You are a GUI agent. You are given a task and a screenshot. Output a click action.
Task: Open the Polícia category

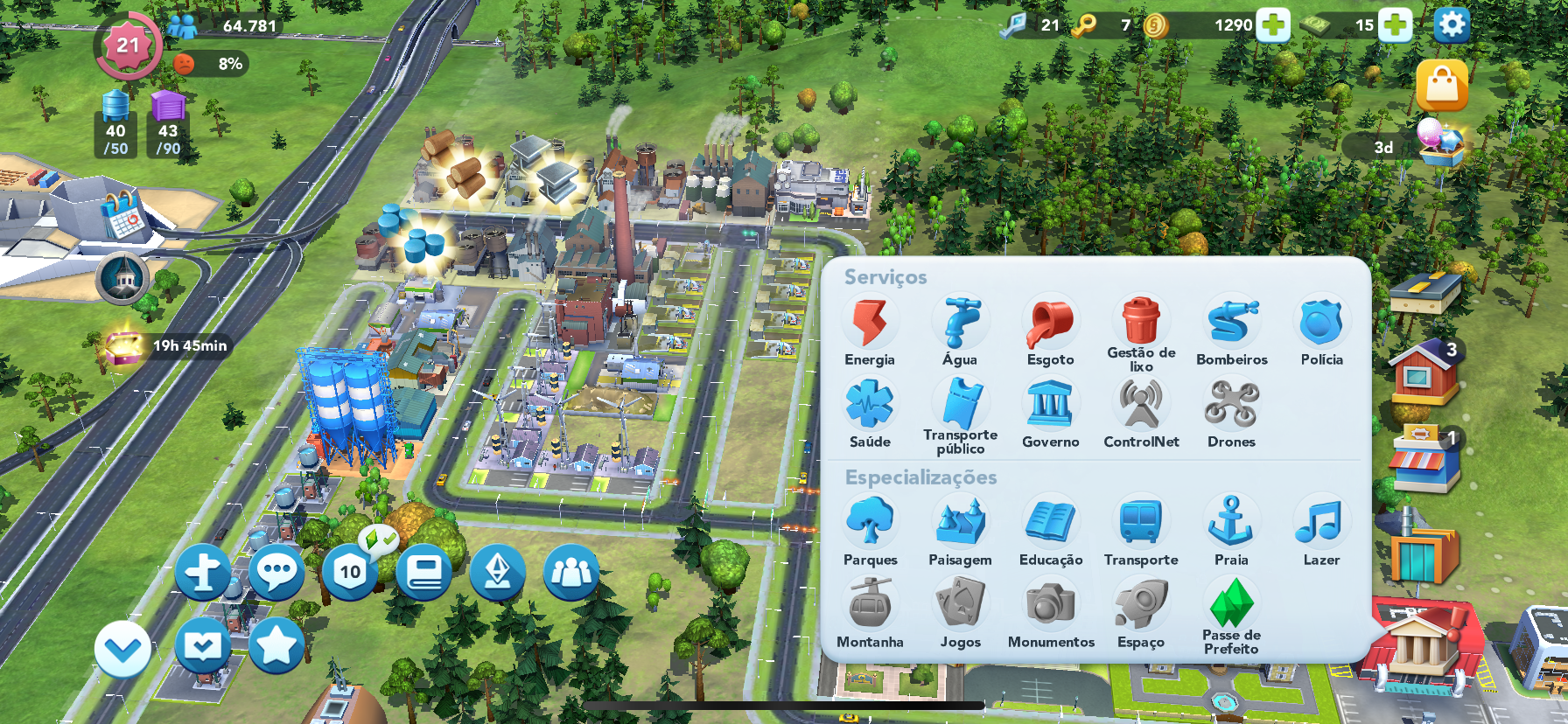coord(1321,324)
